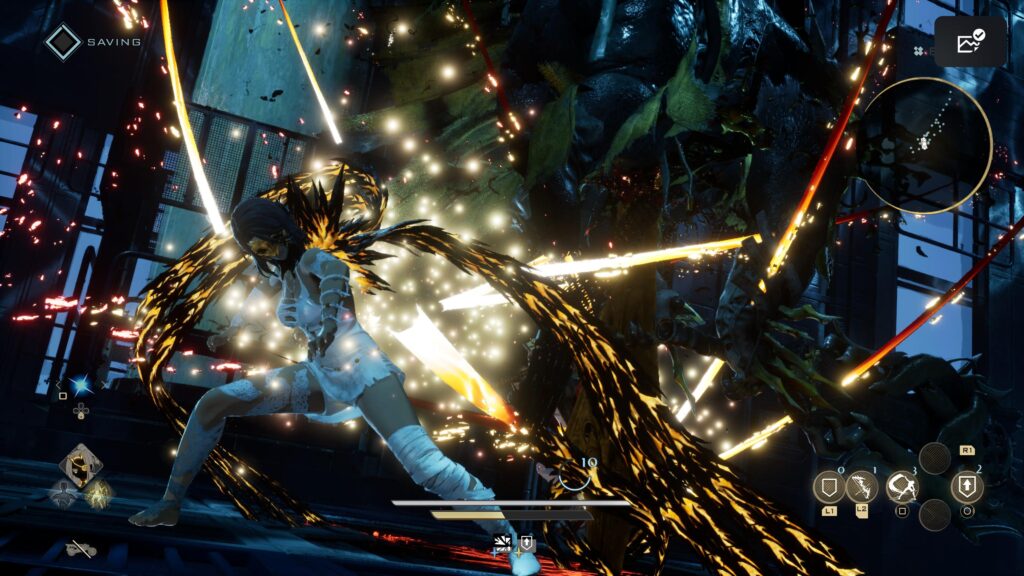Pick the glowing yellow companion figure icon
The width and height of the screenshot is (1024, 576).
pyautogui.click(x=99, y=492)
